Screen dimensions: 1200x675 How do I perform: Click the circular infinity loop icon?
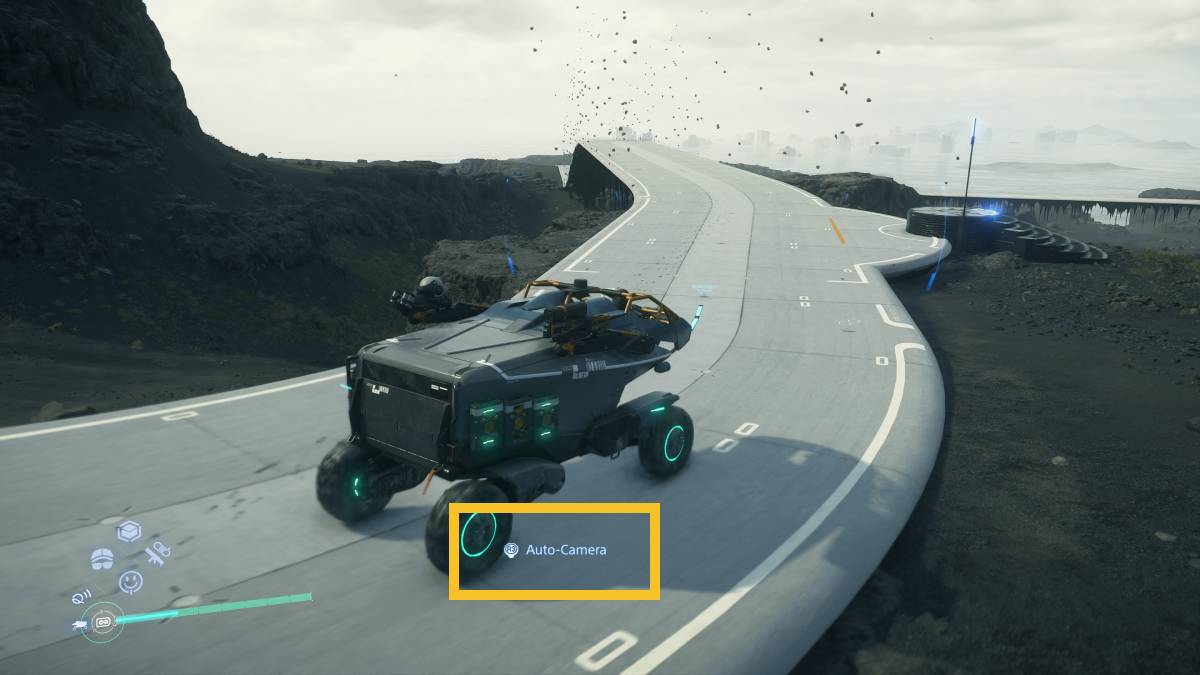(102, 623)
